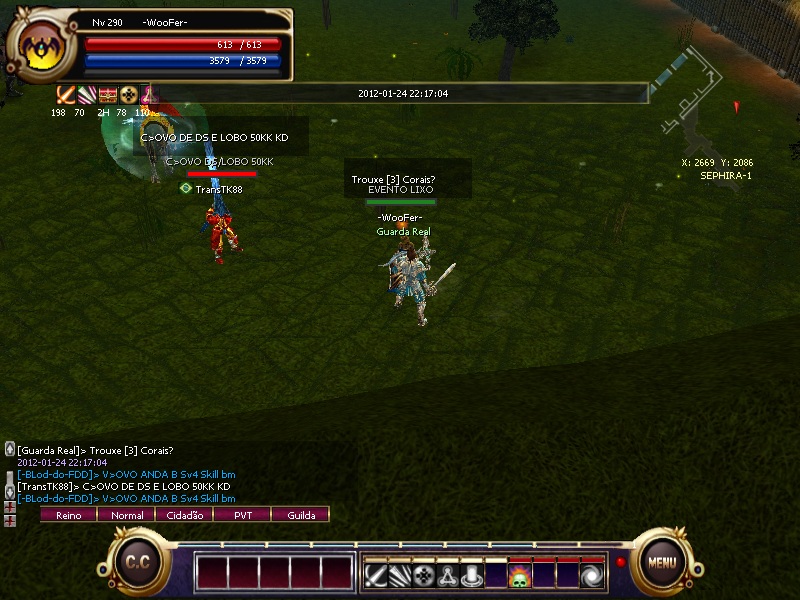Use the swirl vortex skill slot
800x600 pixels.
coord(592,577)
